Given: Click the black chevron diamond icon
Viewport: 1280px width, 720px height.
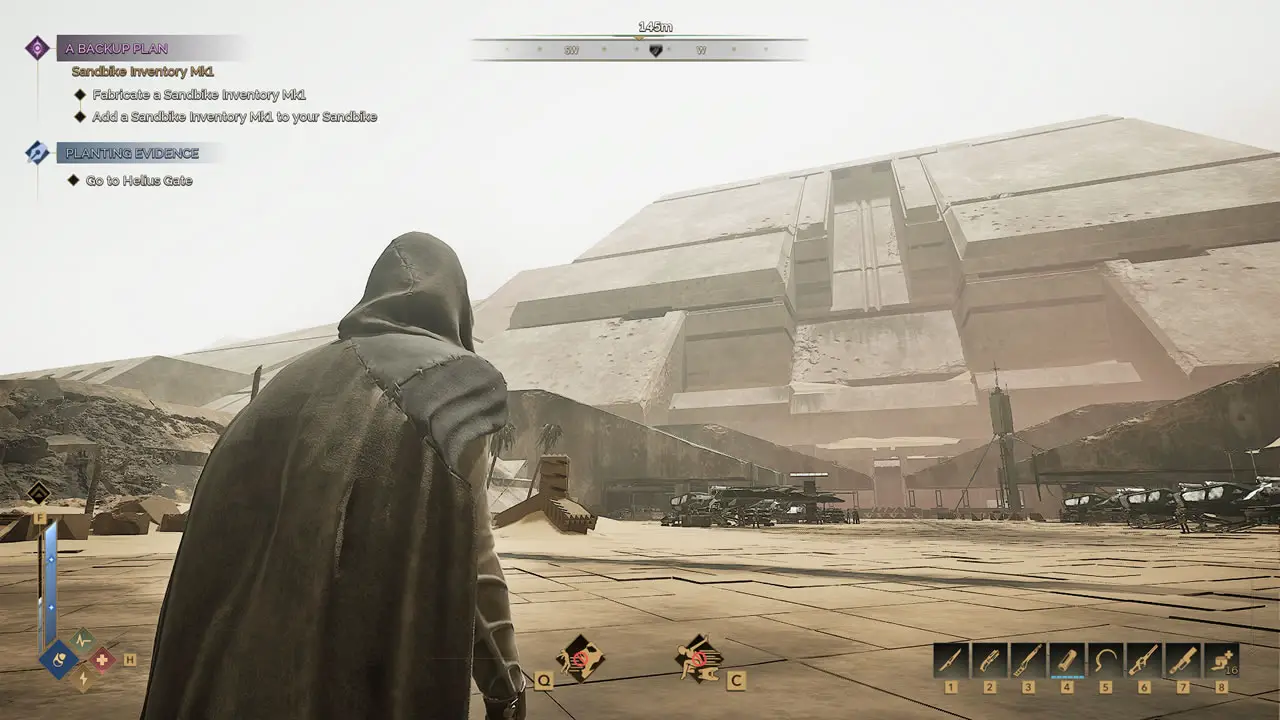Looking at the screenshot, I should tap(39, 493).
